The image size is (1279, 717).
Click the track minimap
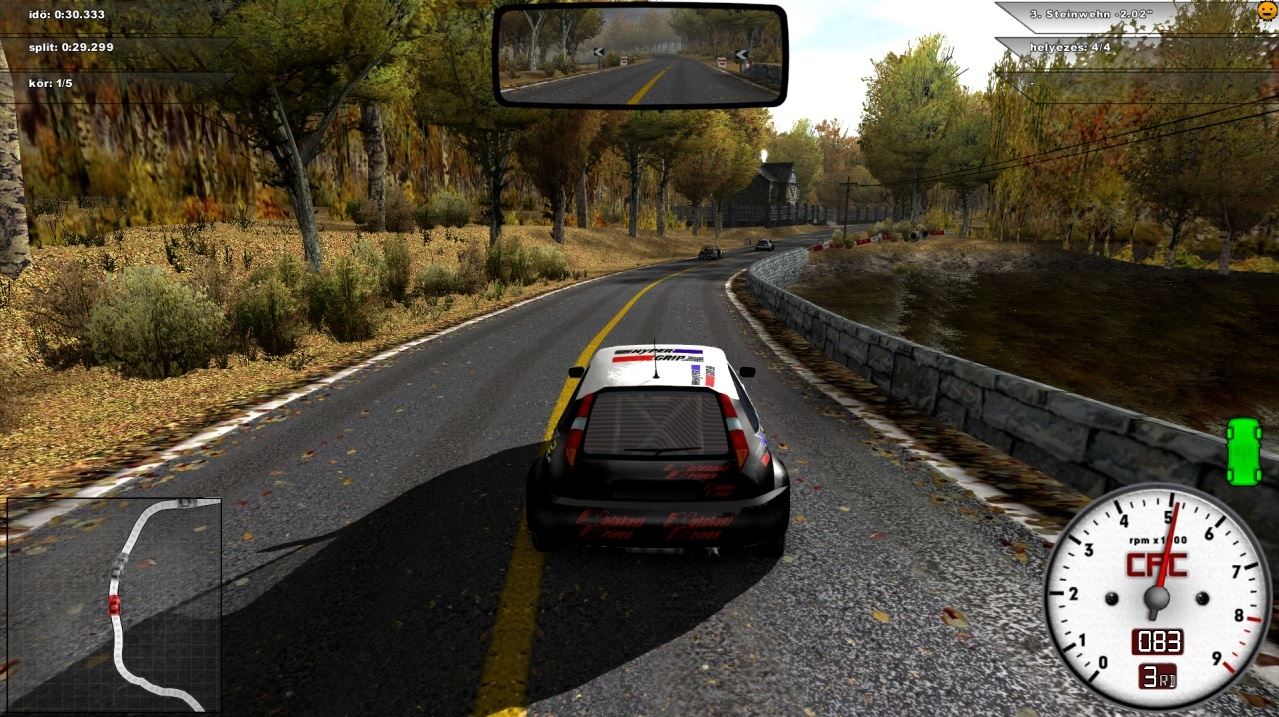pos(114,603)
